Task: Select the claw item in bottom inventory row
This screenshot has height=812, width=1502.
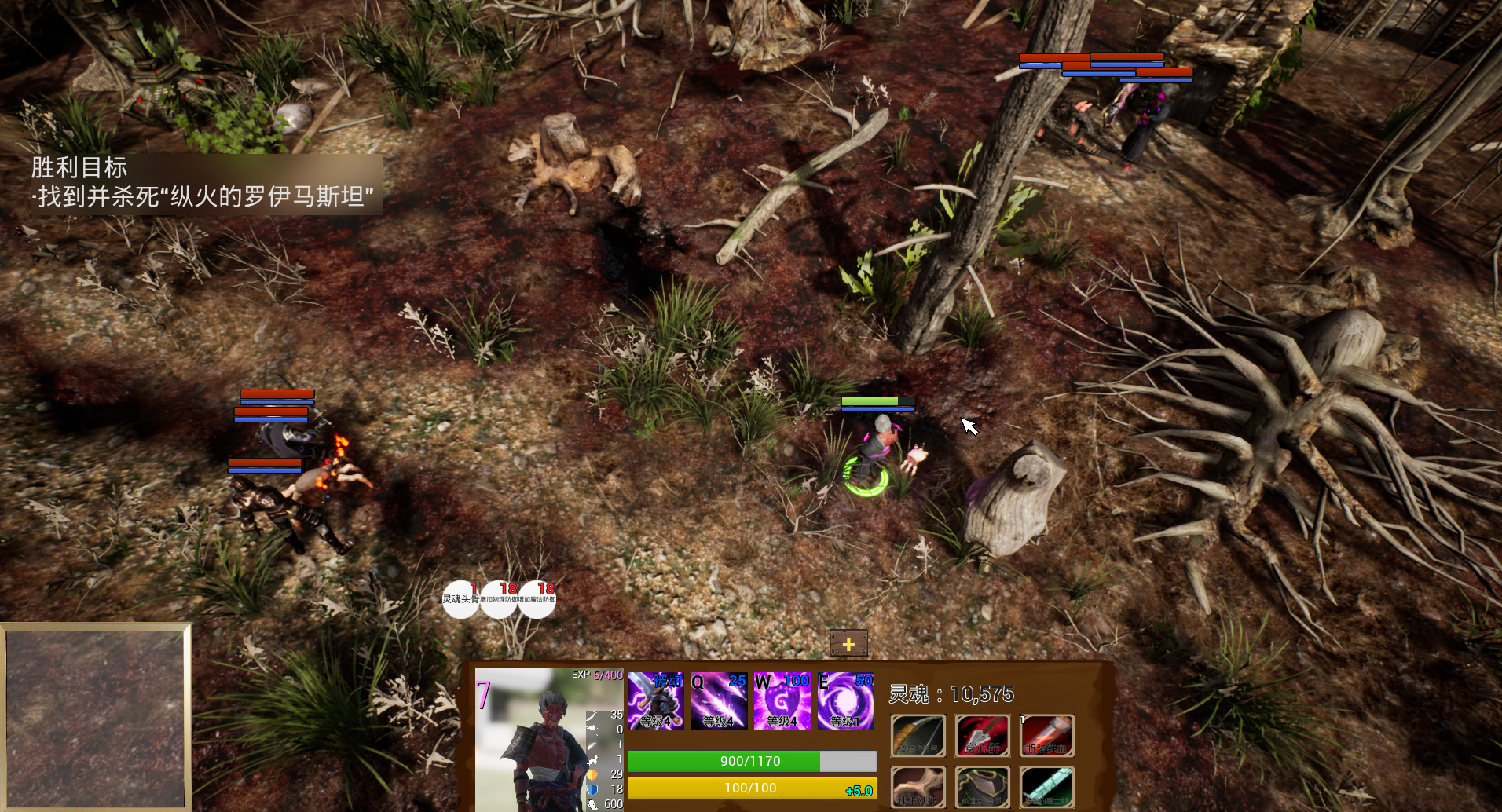Action: pos(918,787)
